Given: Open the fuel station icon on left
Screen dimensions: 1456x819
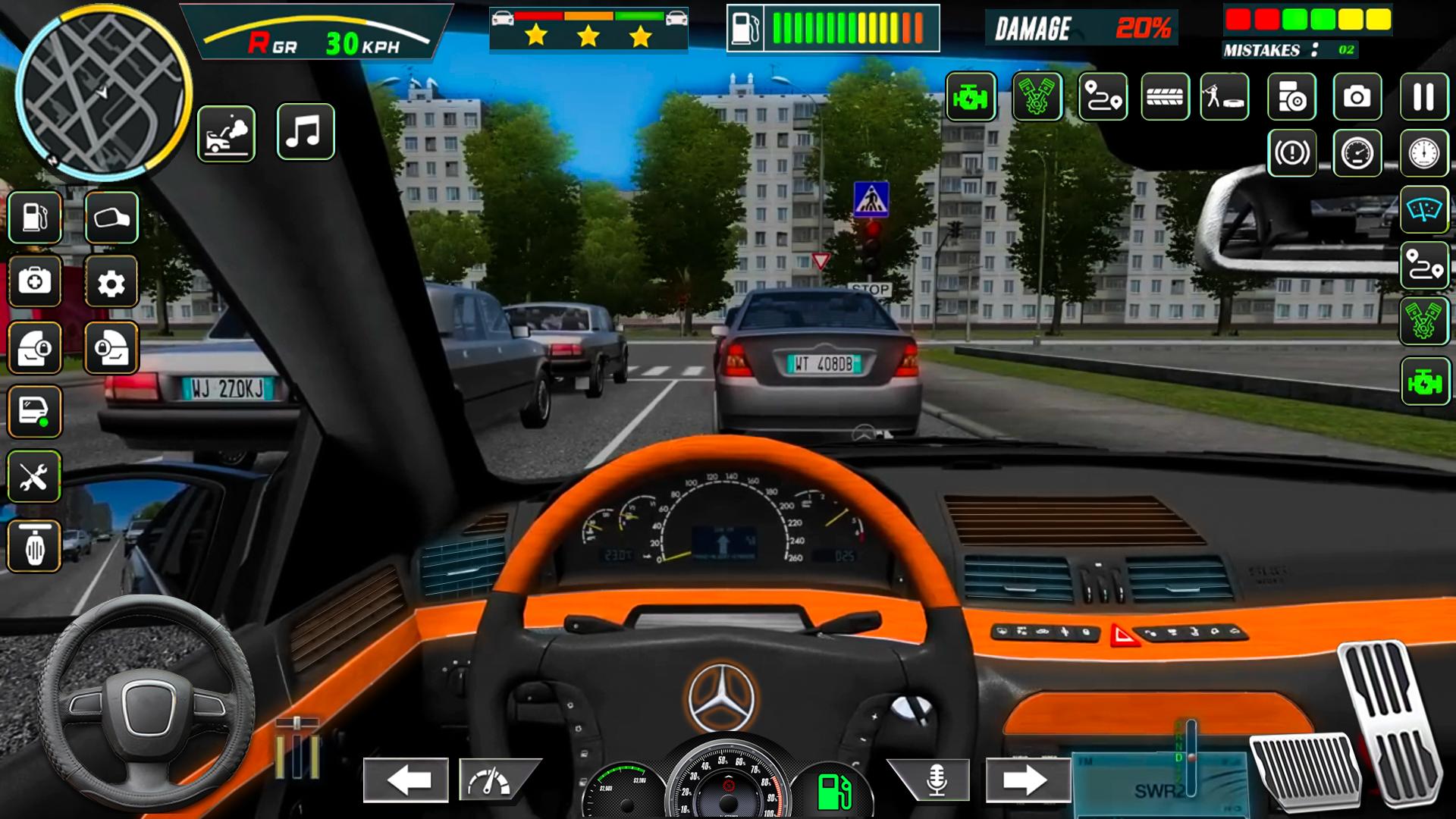Looking at the screenshot, I should coord(34,218).
